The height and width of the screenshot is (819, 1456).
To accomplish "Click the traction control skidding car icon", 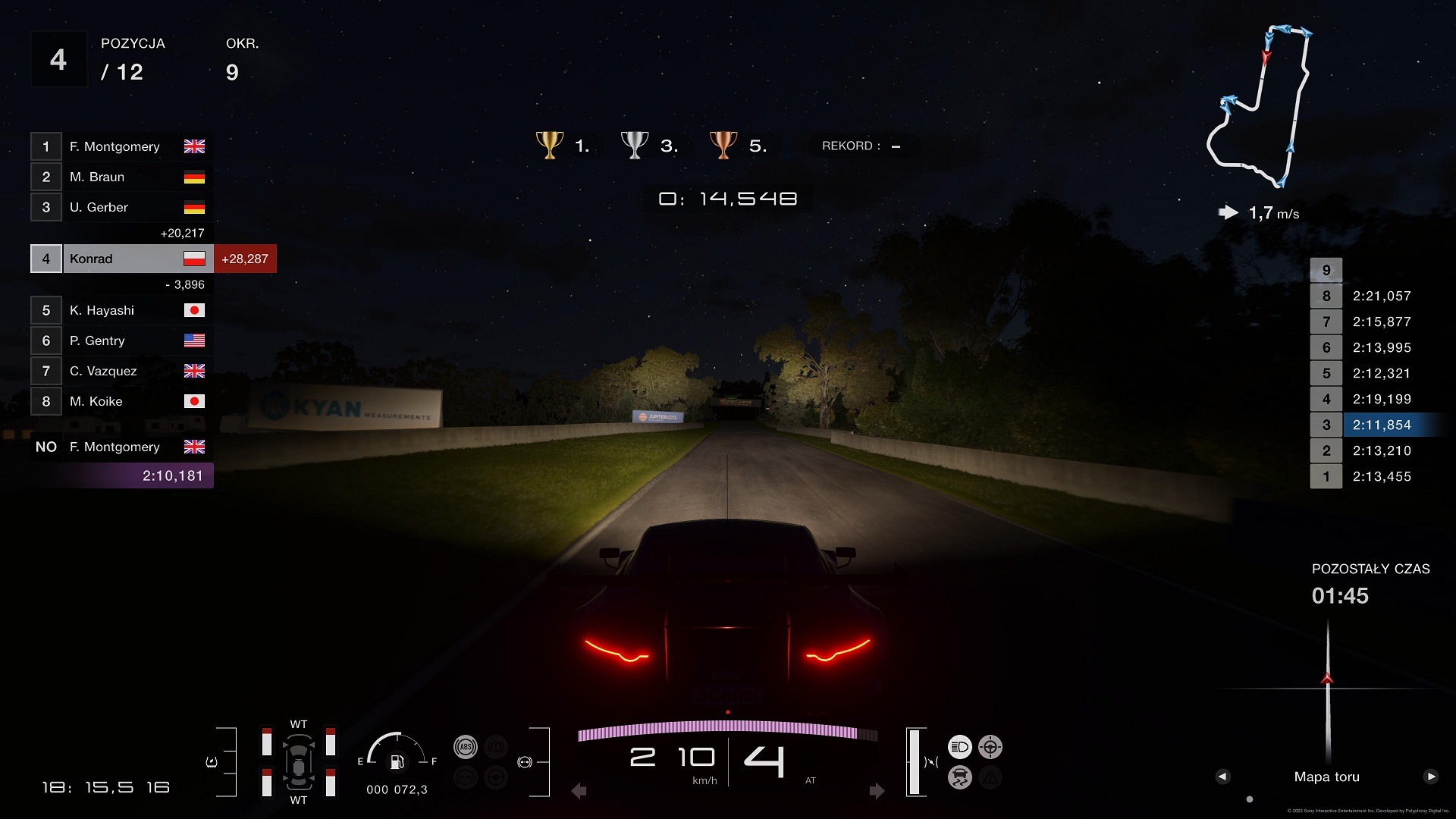I will 959,777.
